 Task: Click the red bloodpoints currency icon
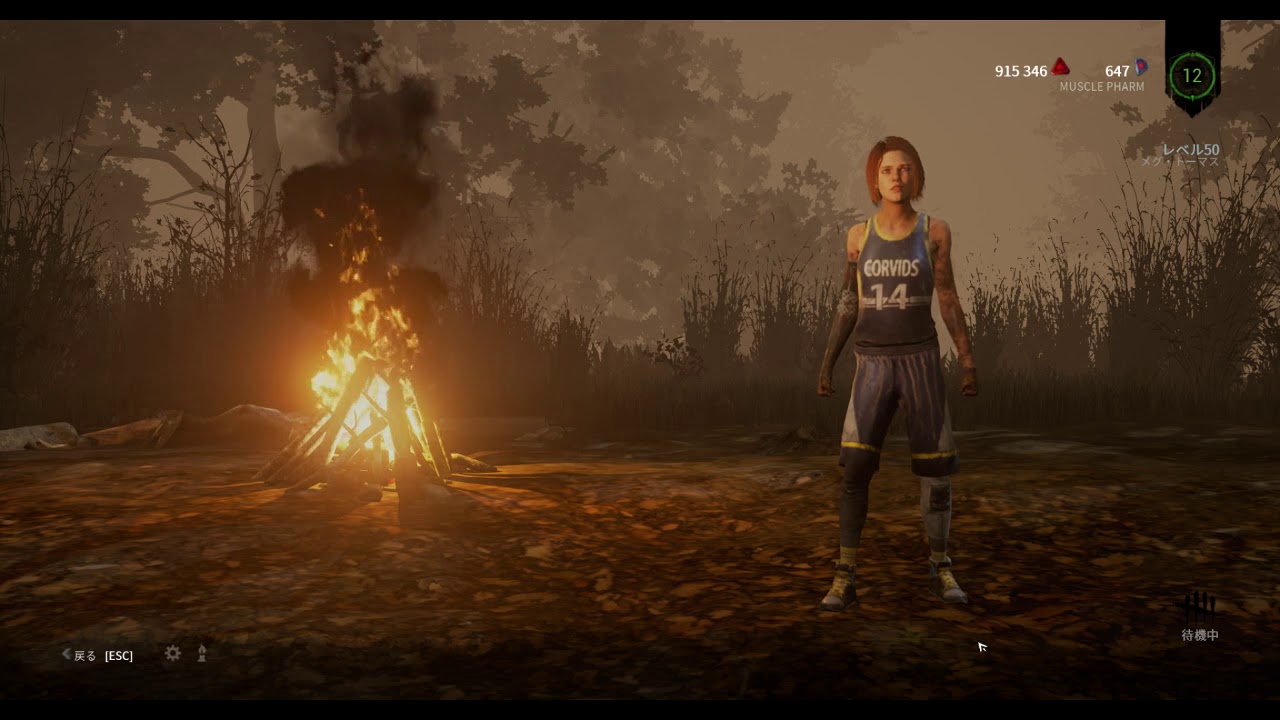pos(1060,68)
